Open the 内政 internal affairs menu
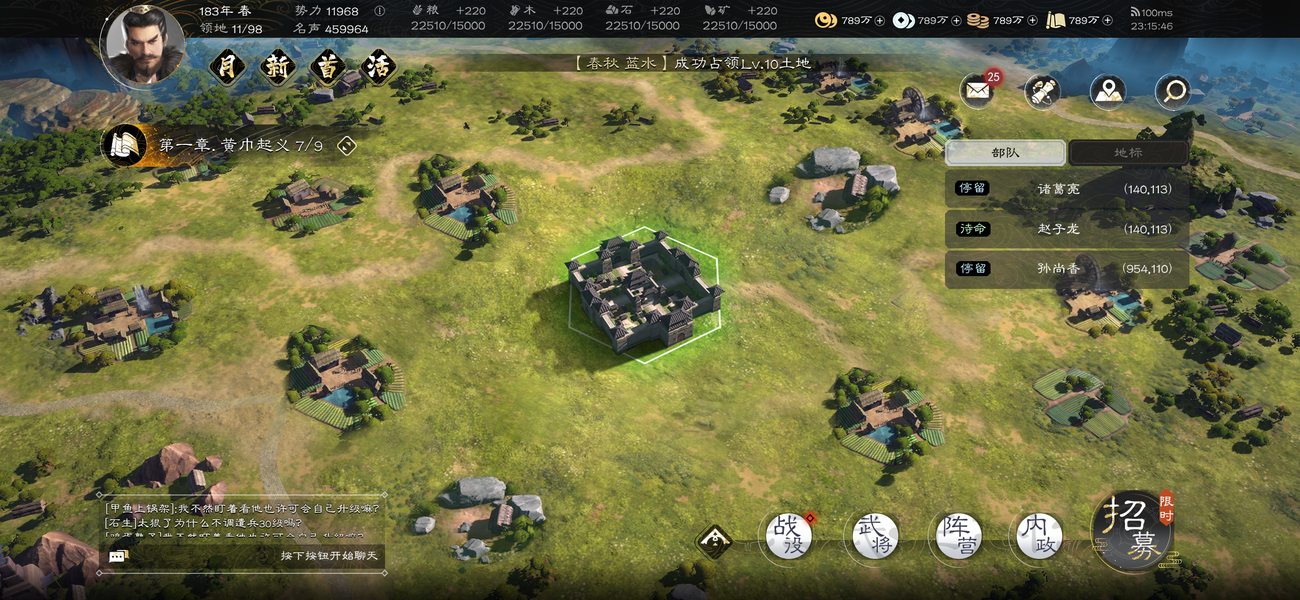 tap(1038, 536)
